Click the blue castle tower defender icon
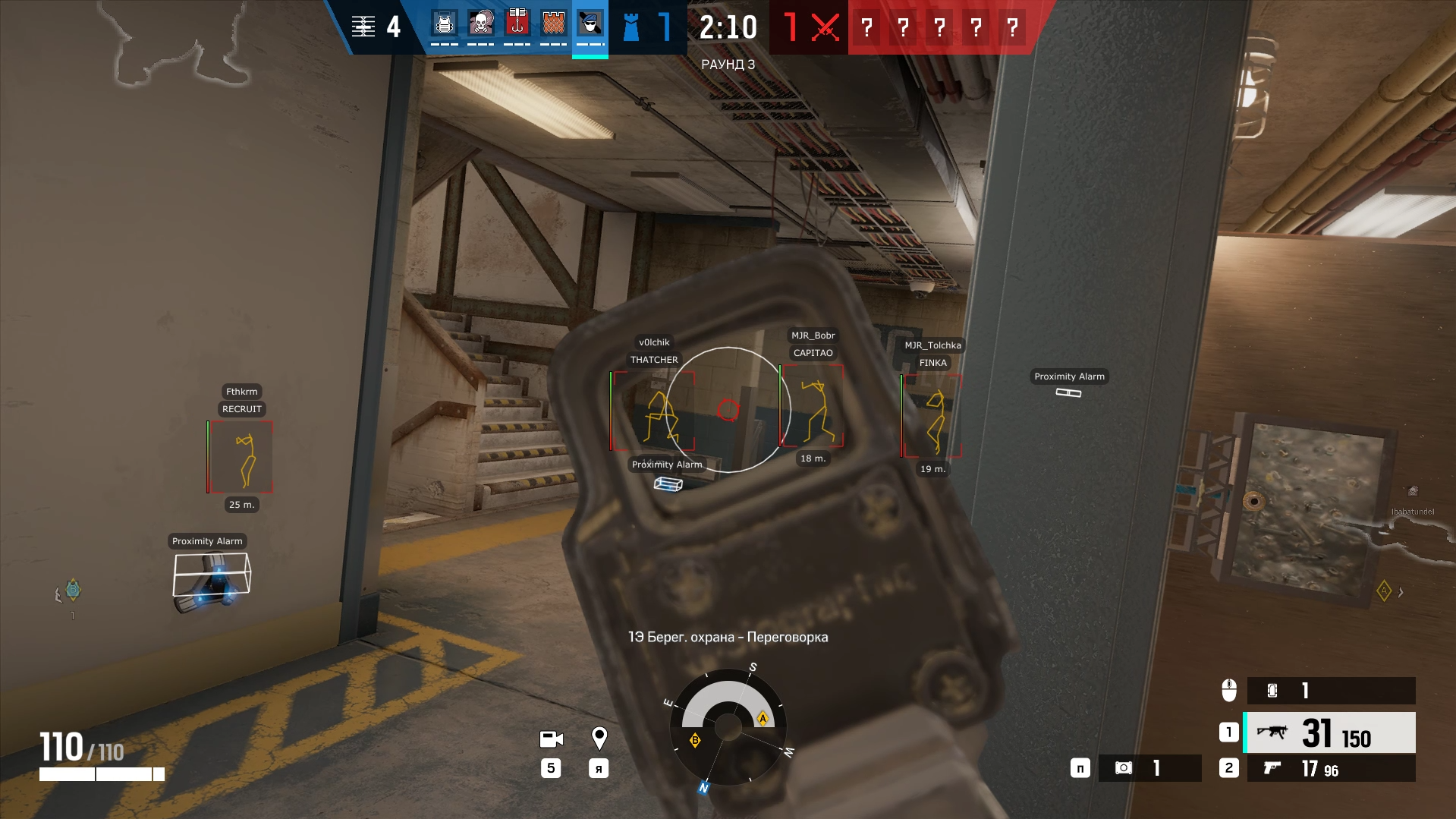 (x=631, y=27)
